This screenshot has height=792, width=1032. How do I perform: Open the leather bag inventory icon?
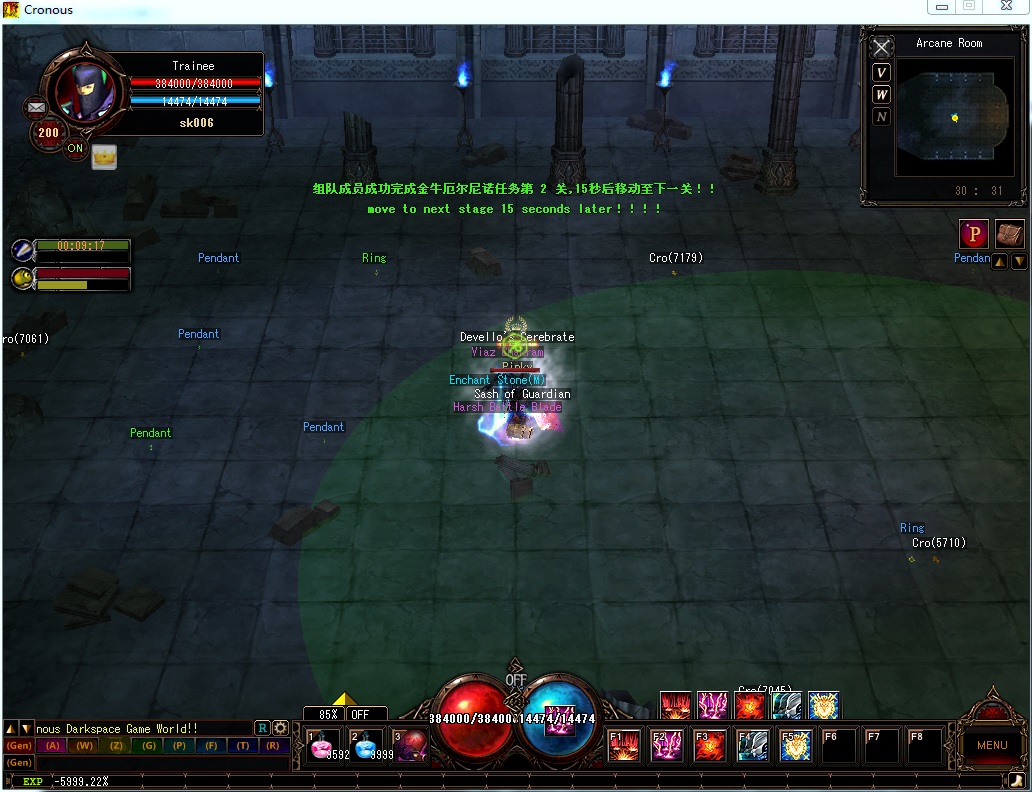pos(1010,234)
